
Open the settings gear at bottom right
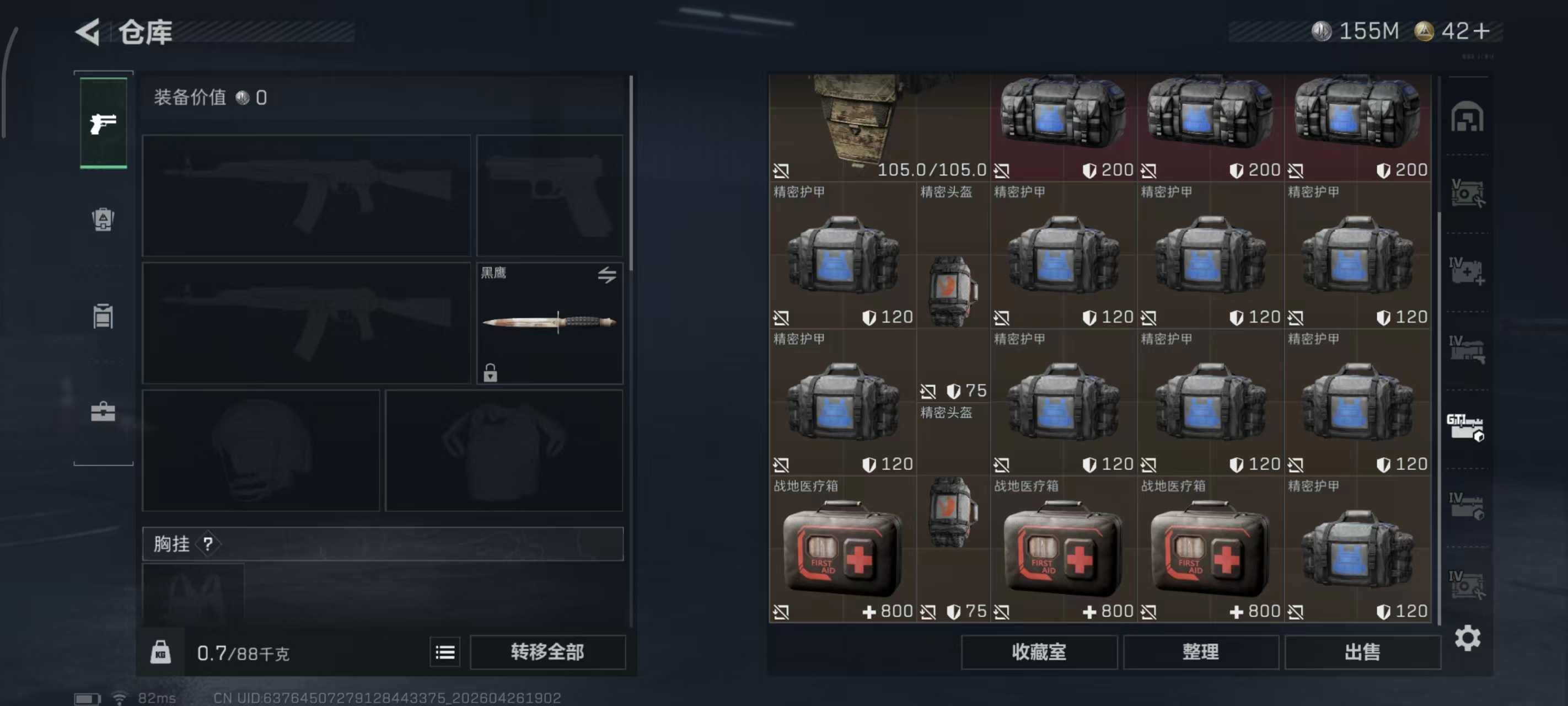click(1468, 638)
